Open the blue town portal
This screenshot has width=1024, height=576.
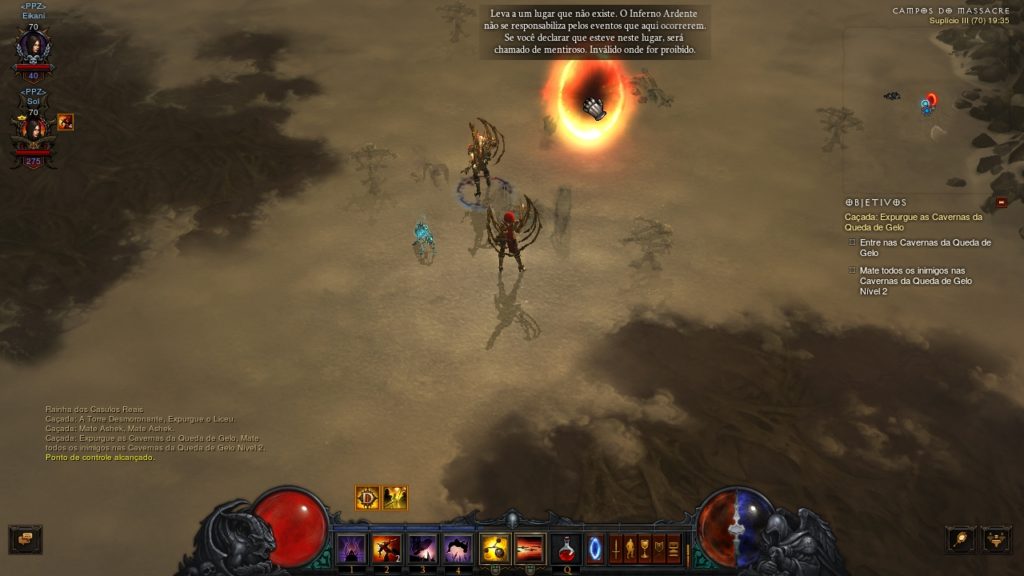tap(595, 549)
